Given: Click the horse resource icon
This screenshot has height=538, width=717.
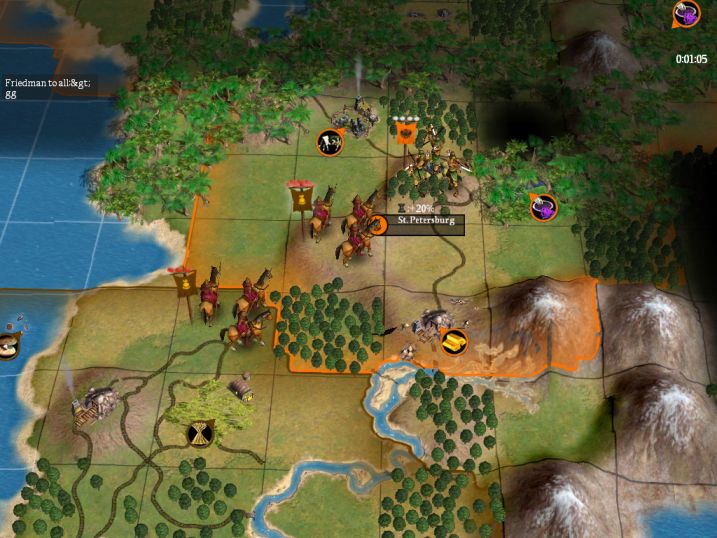Looking at the screenshot, I should pos(330,143).
